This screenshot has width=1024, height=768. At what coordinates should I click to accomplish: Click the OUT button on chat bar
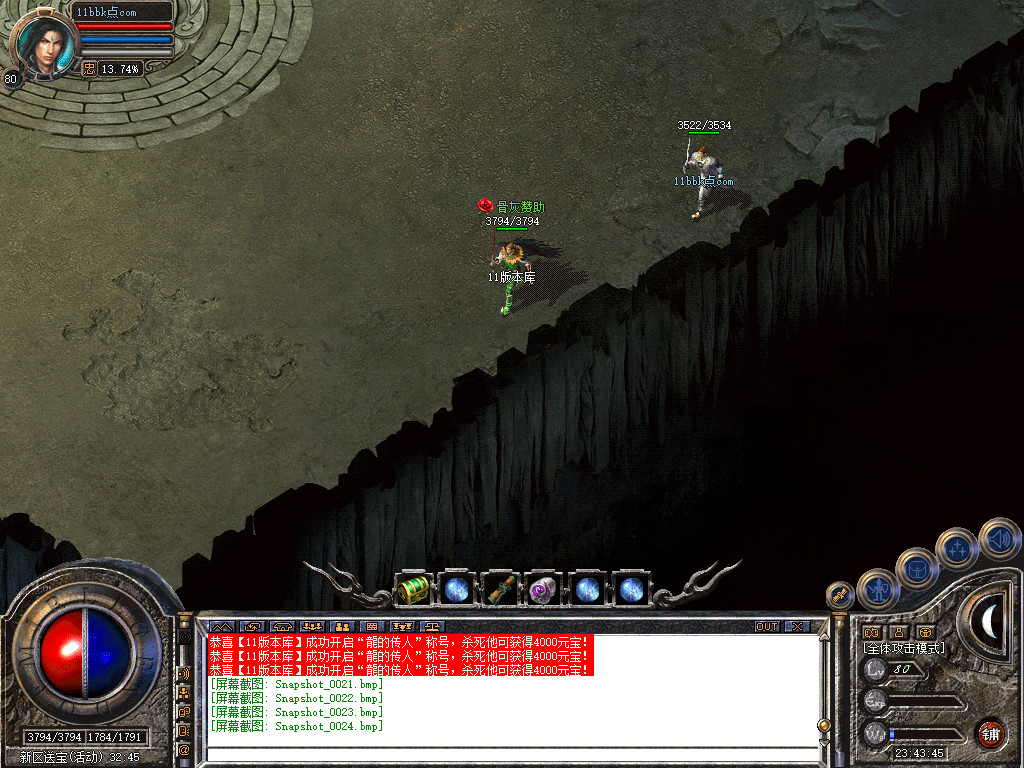point(766,627)
